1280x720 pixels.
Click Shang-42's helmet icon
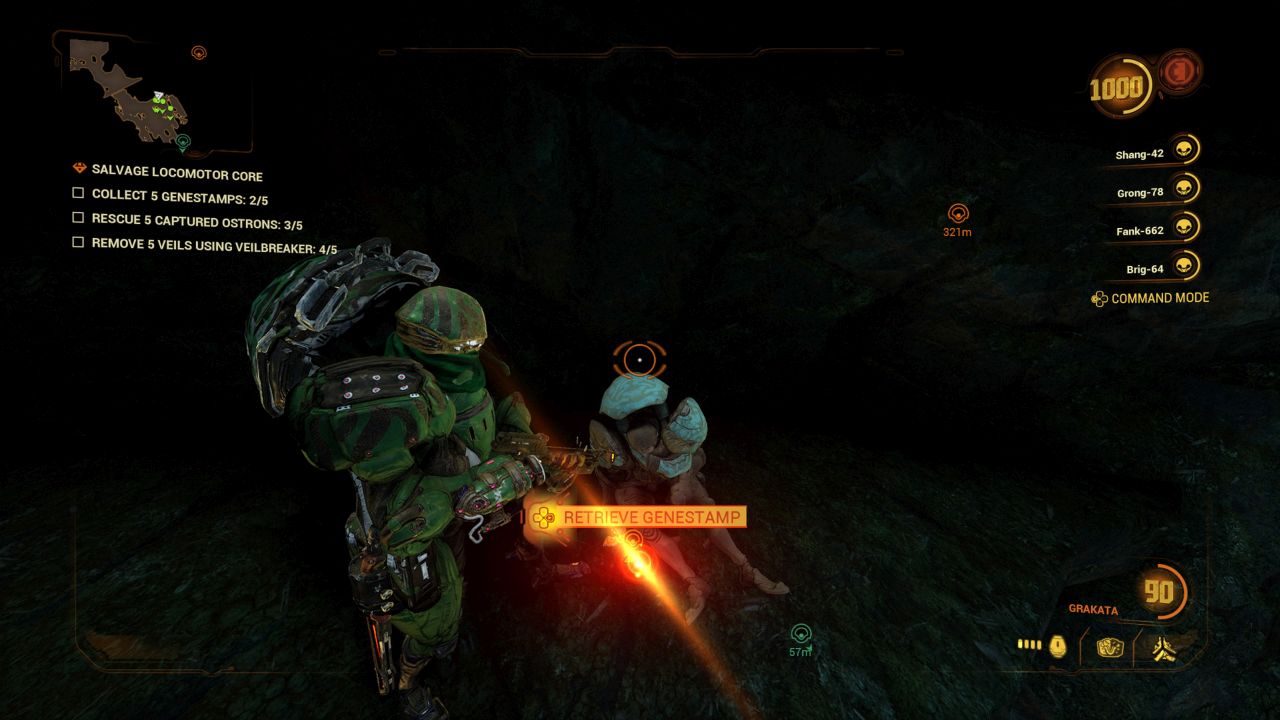click(x=1182, y=151)
